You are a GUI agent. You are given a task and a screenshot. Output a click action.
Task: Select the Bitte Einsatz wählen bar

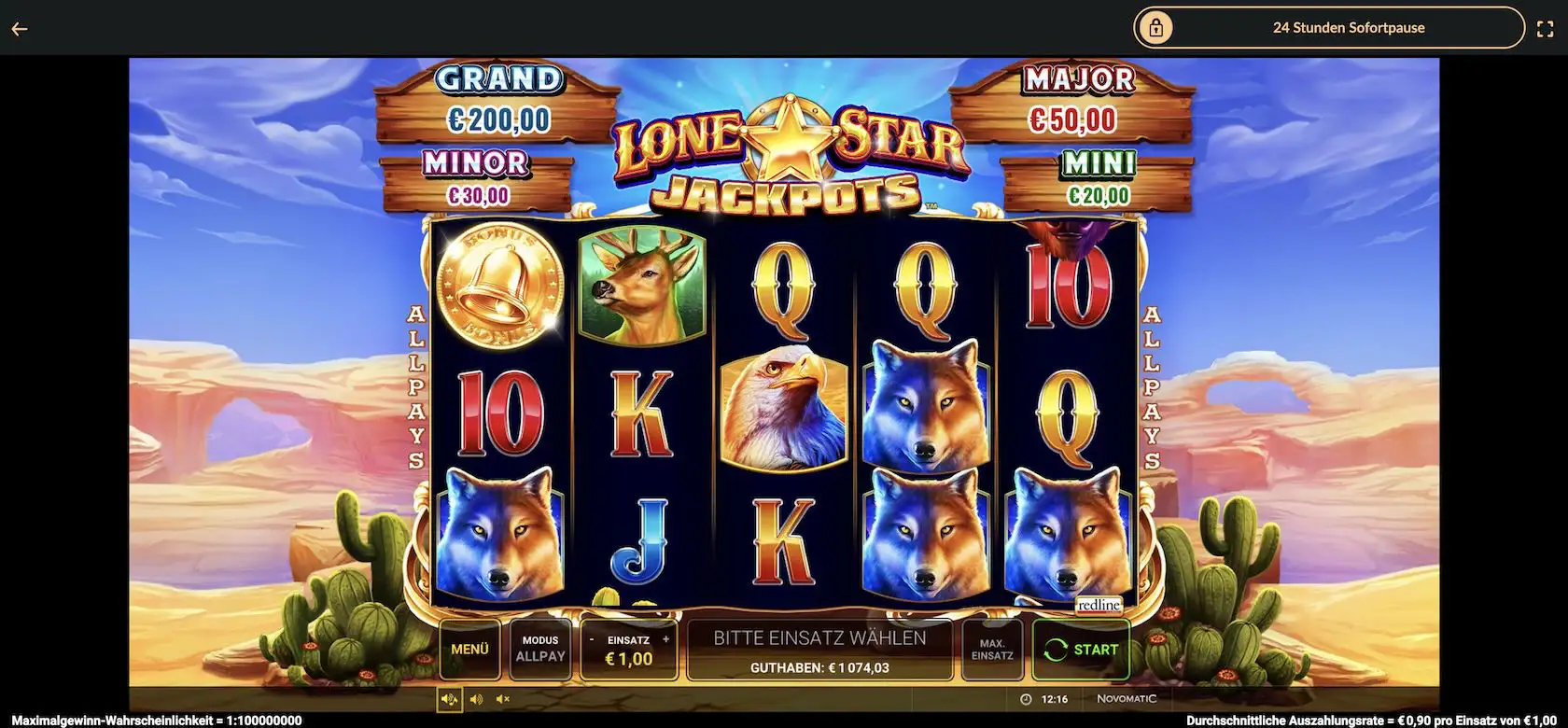[819, 637]
